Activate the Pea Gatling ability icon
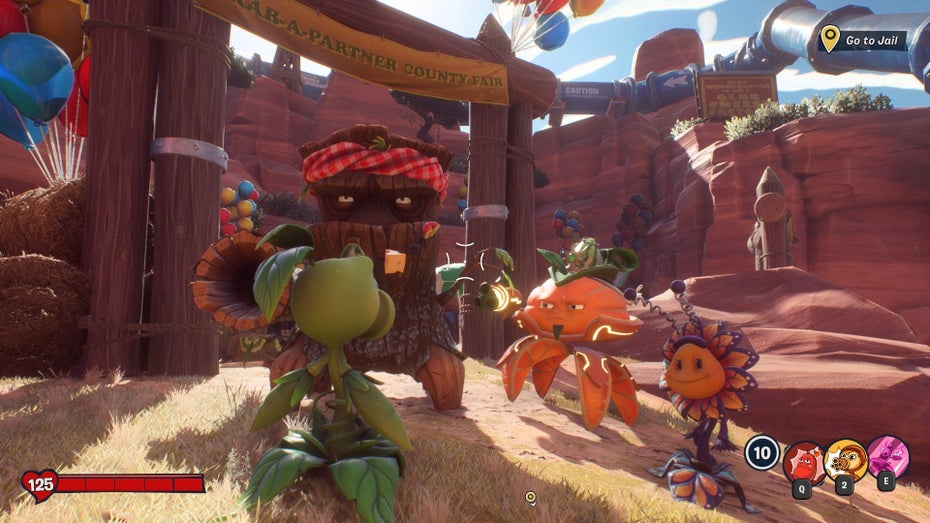 click(x=845, y=459)
